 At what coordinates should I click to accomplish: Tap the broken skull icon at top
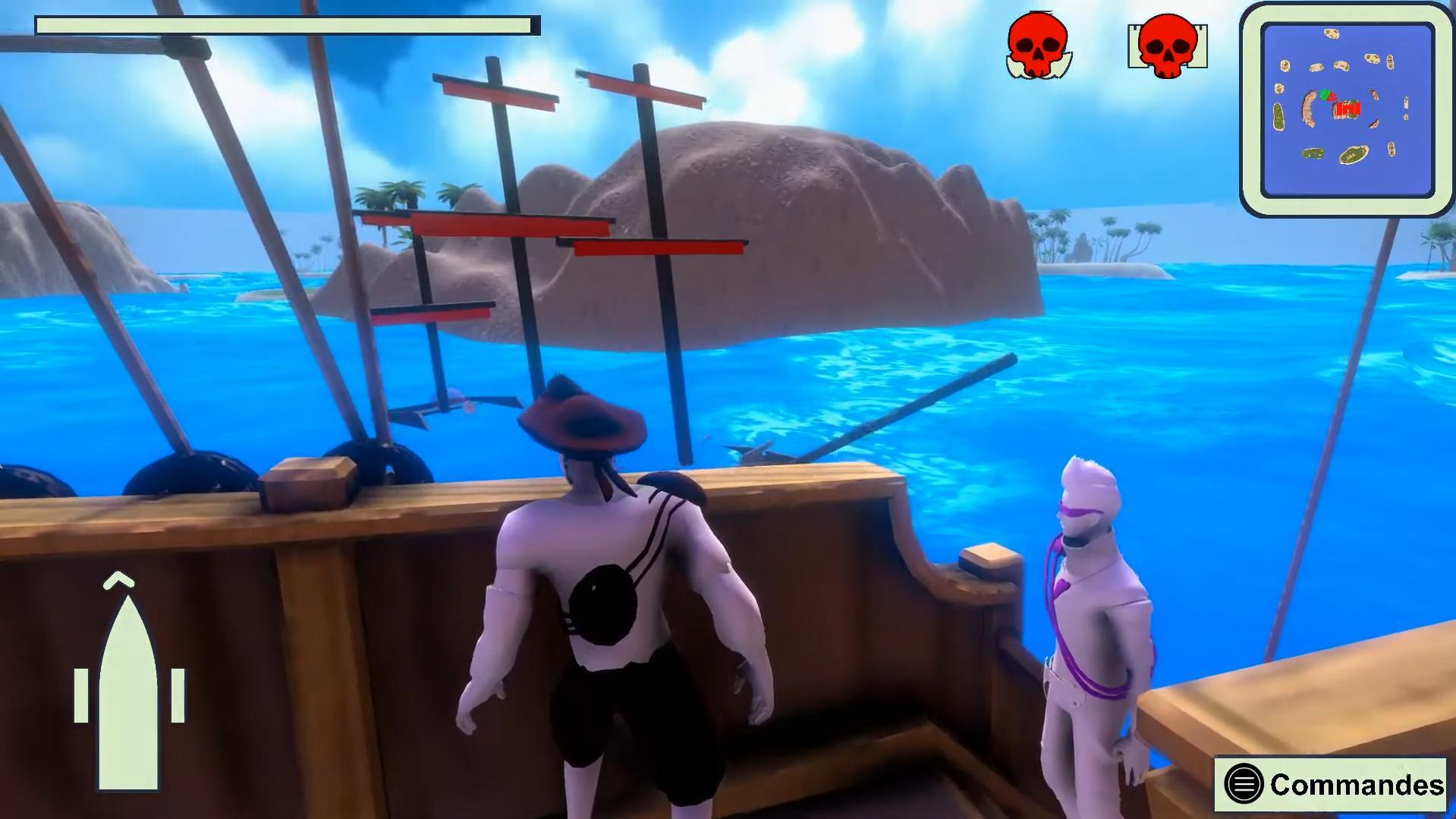pos(1038,47)
